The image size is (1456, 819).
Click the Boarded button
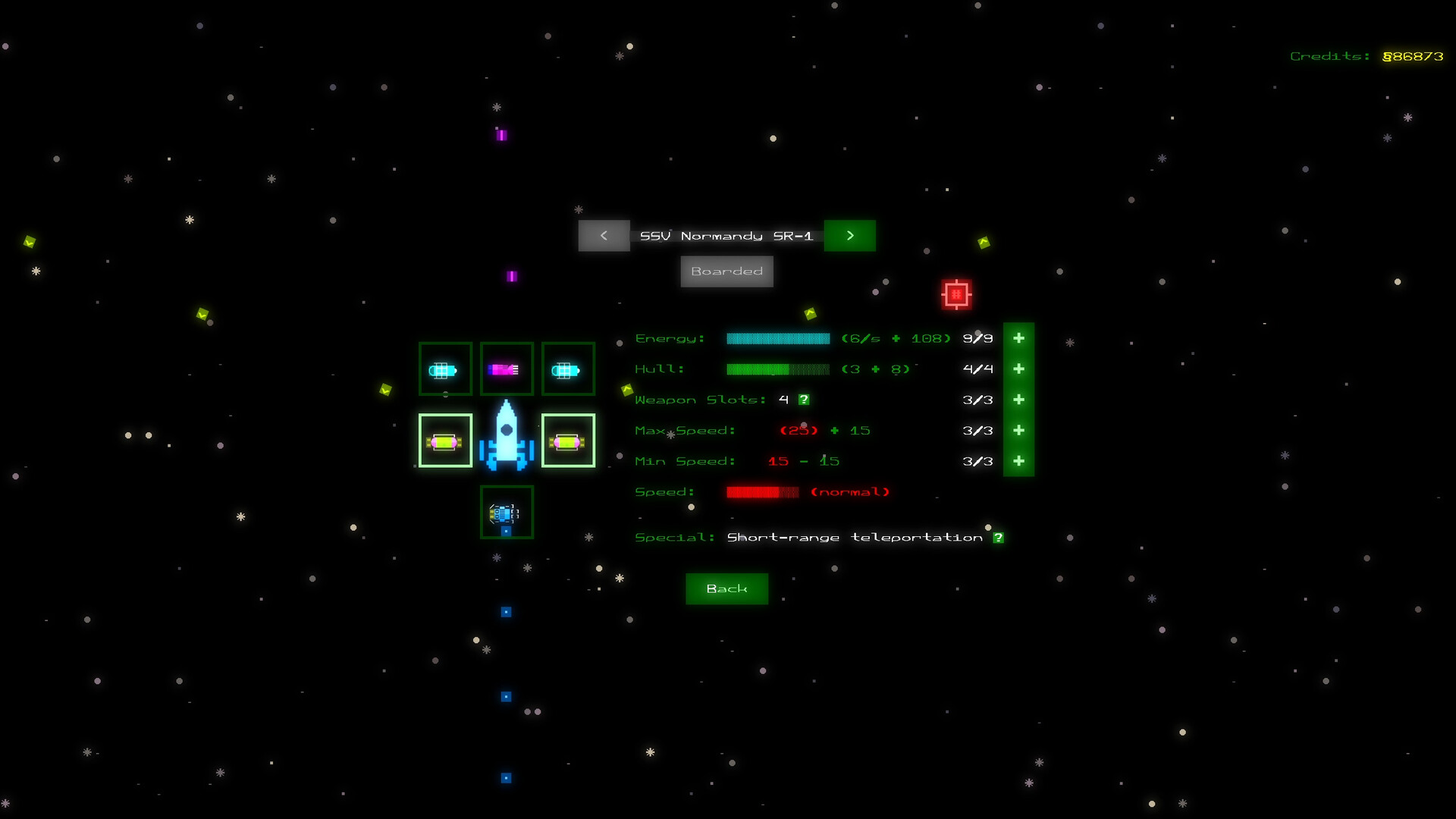(726, 271)
